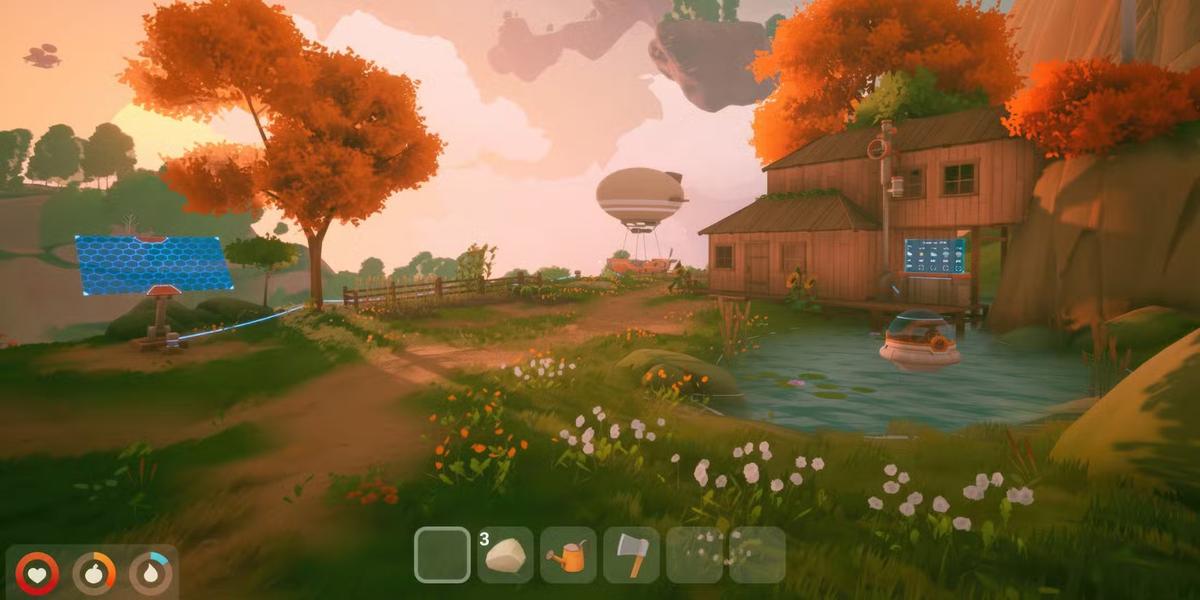Image resolution: width=1200 pixels, height=600 pixels.
Task: Choose the axe in the hotbar
Action: (631, 555)
